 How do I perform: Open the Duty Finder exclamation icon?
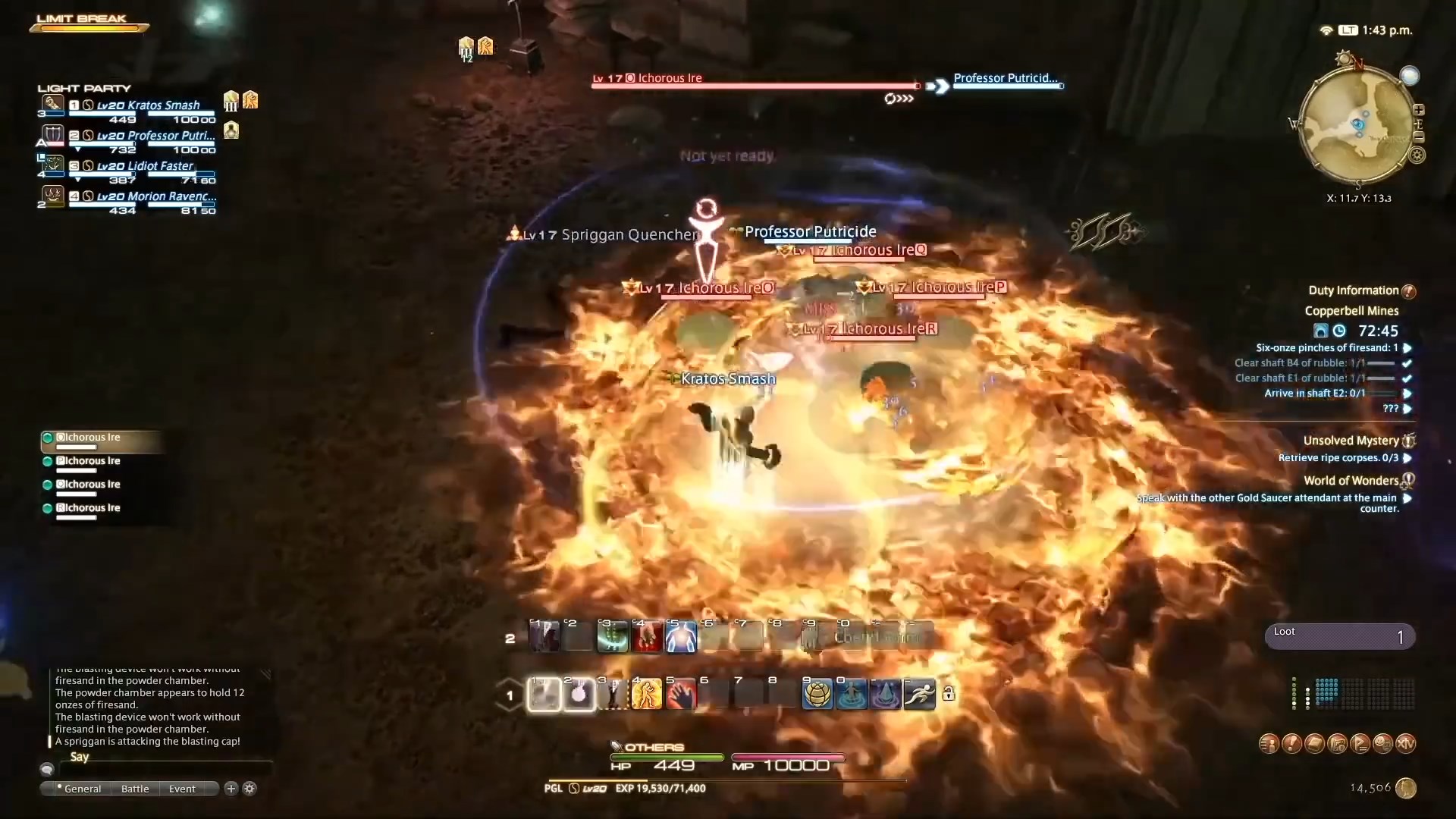click(1291, 744)
